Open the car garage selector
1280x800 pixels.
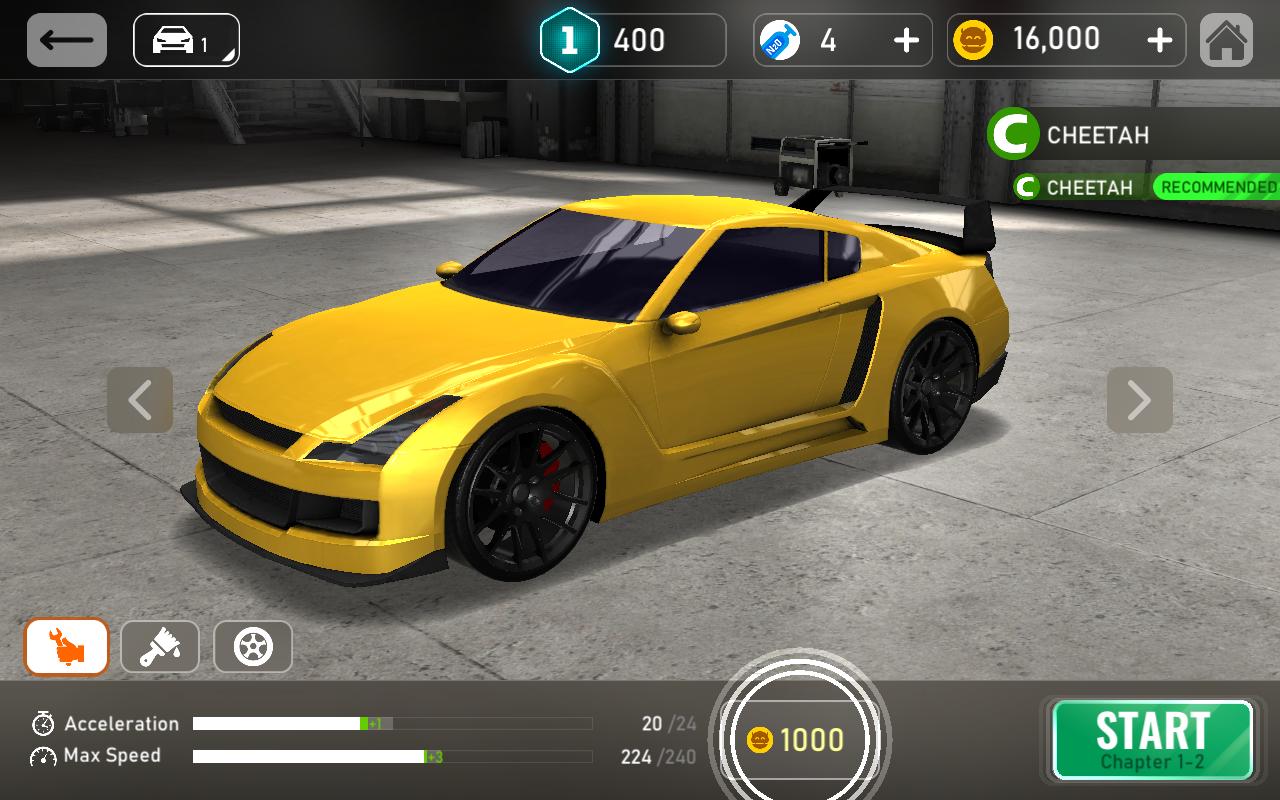point(186,40)
